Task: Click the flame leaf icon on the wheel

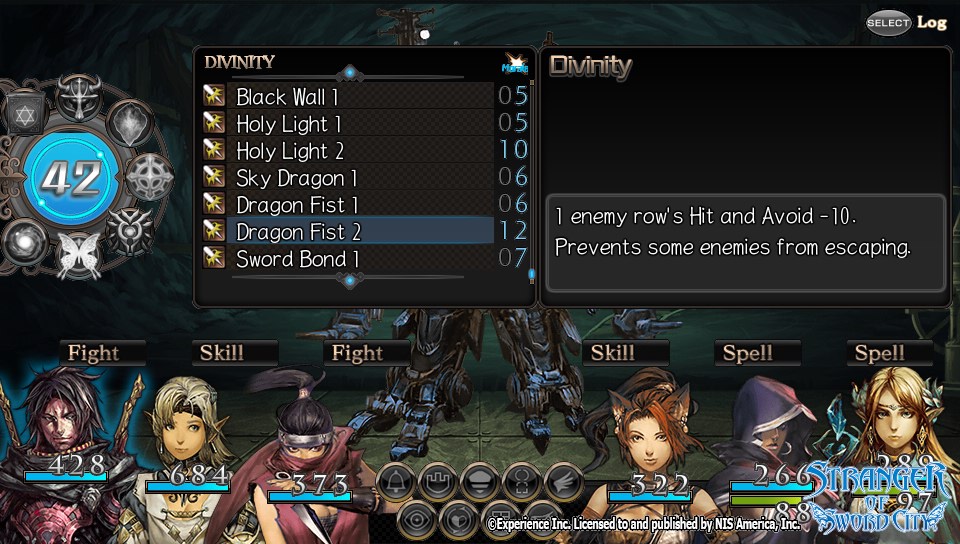Action: [x=128, y=122]
